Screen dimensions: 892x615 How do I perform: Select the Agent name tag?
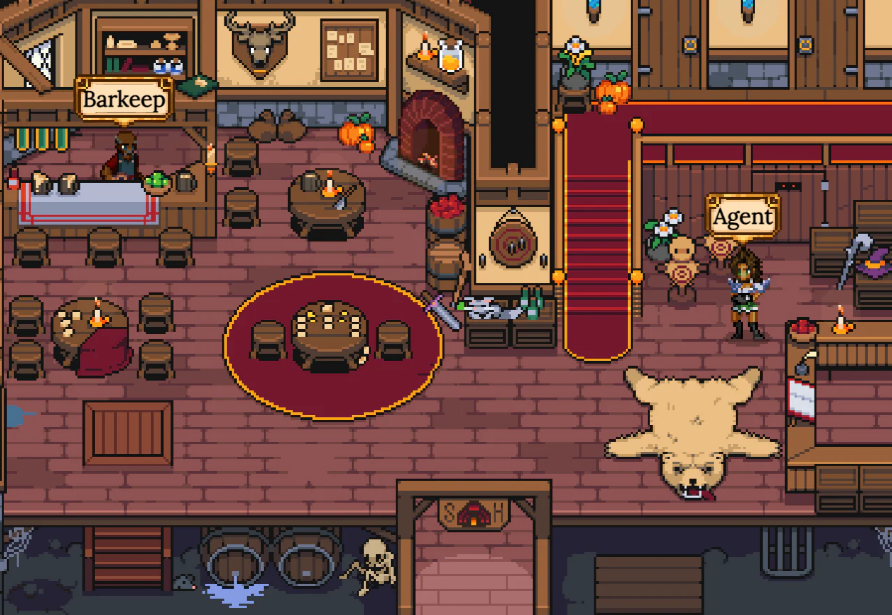pos(742,217)
